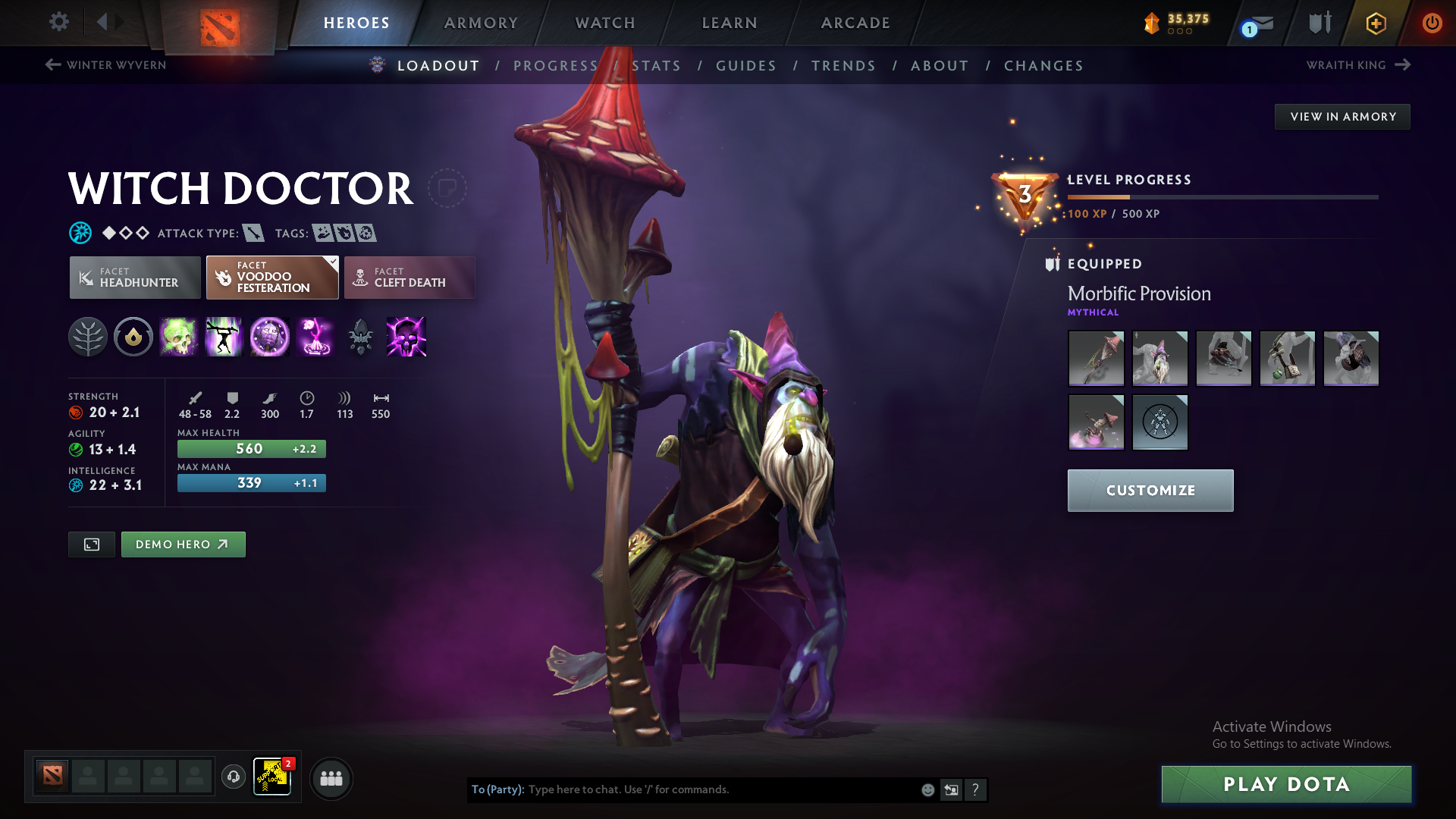
Task: Toggle the expanded hero view icon
Action: click(x=91, y=544)
